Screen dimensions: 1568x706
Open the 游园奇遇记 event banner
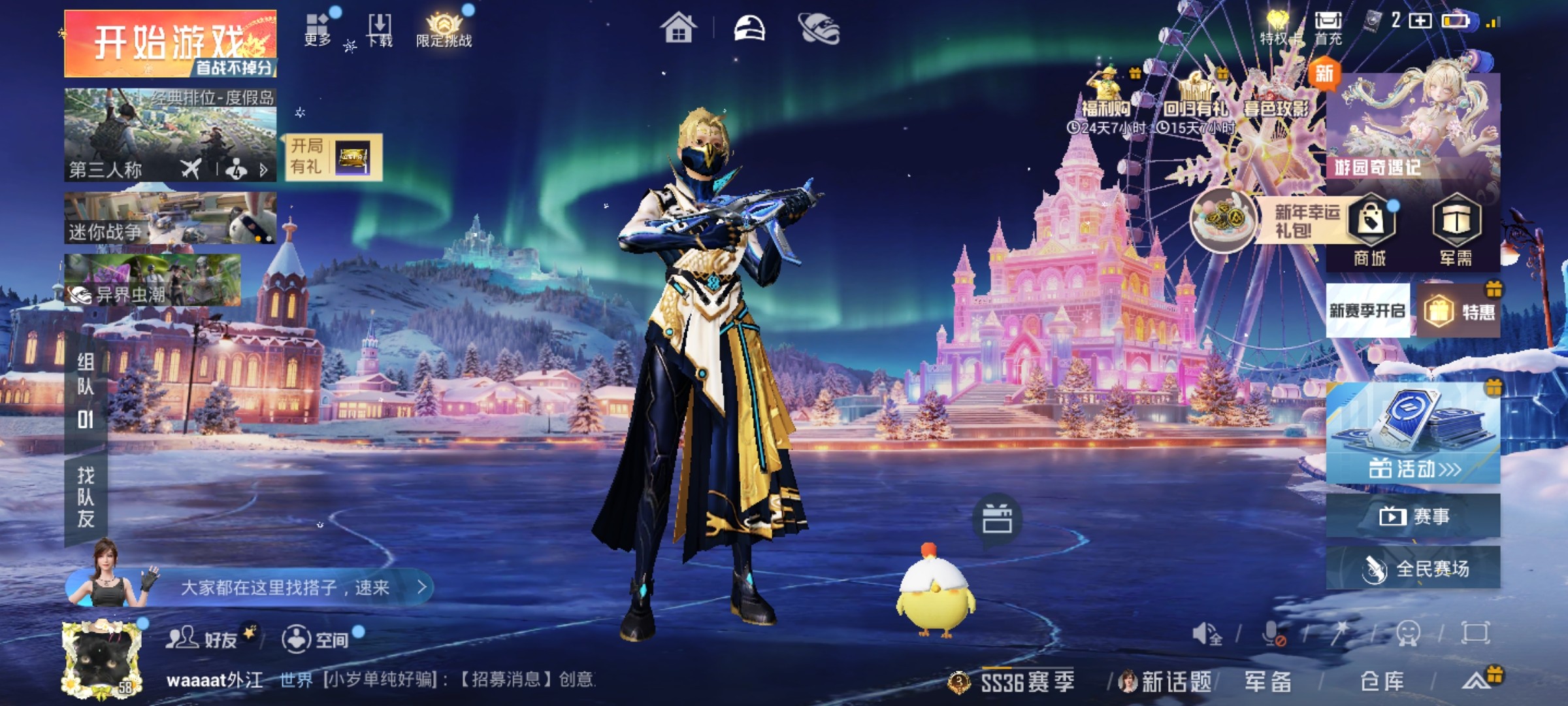(1413, 126)
